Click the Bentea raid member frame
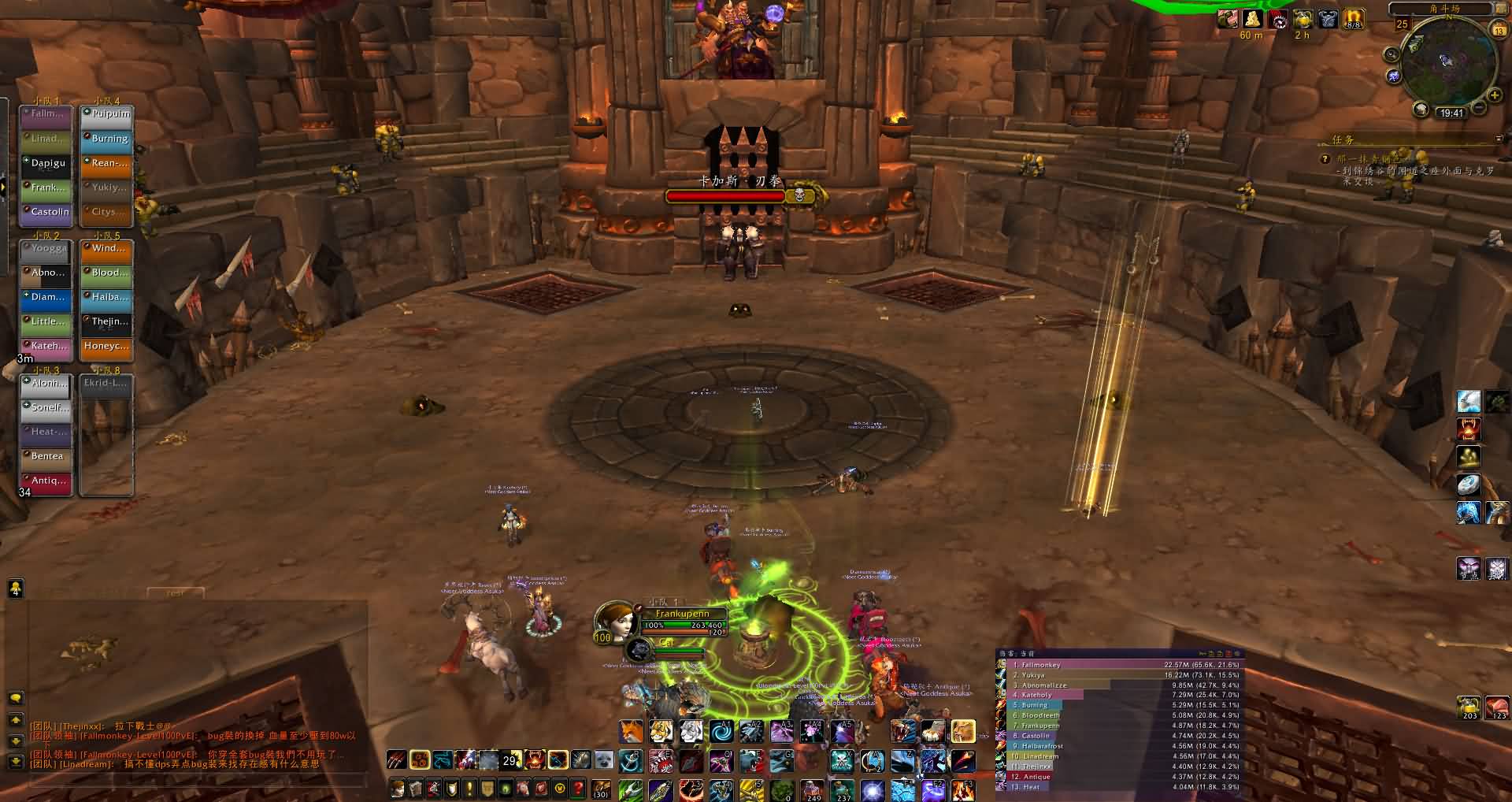 47,456
